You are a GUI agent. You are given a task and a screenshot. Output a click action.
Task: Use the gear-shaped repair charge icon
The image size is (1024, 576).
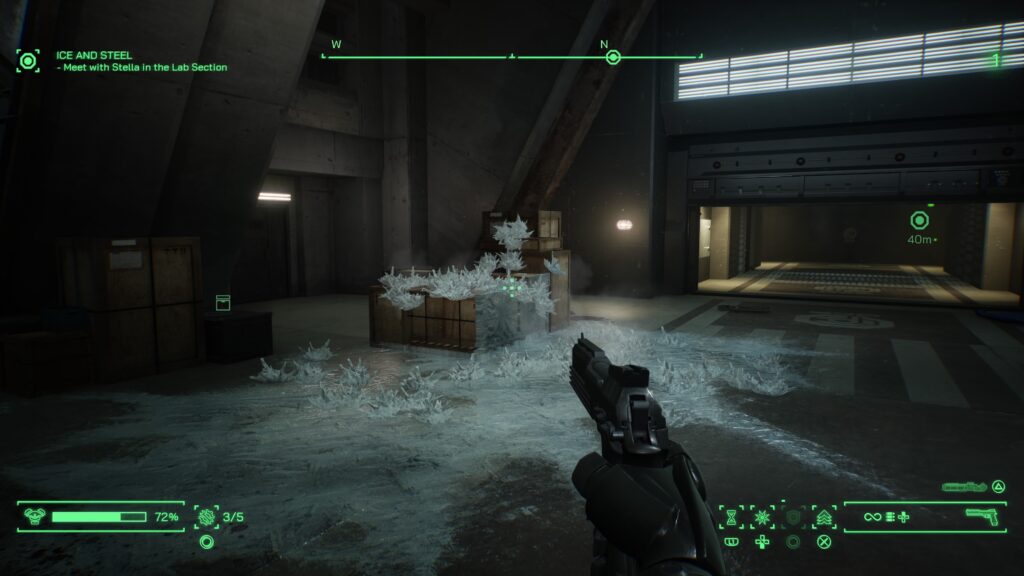click(x=207, y=517)
